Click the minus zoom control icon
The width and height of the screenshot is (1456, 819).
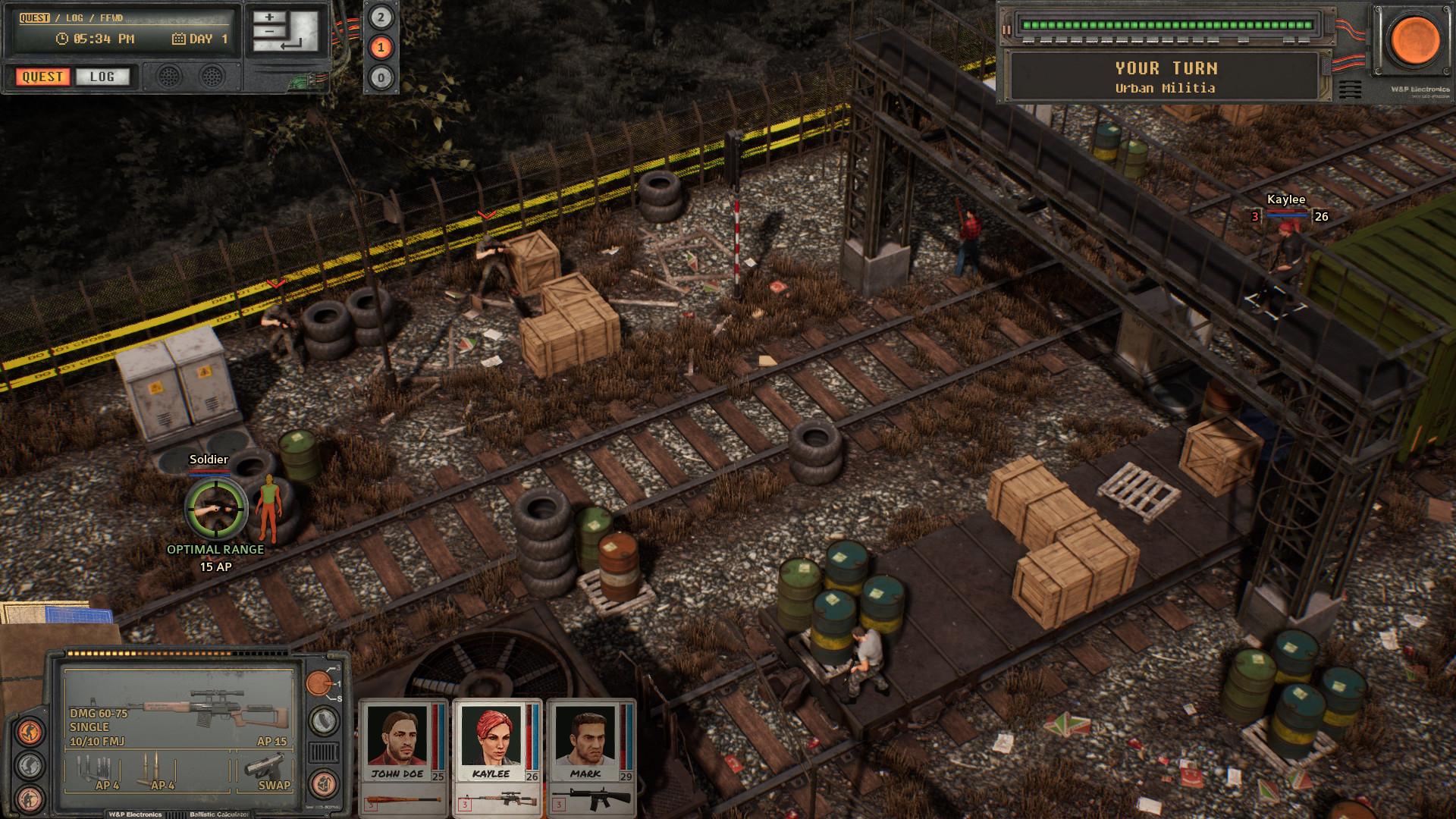(x=269, y=32)
